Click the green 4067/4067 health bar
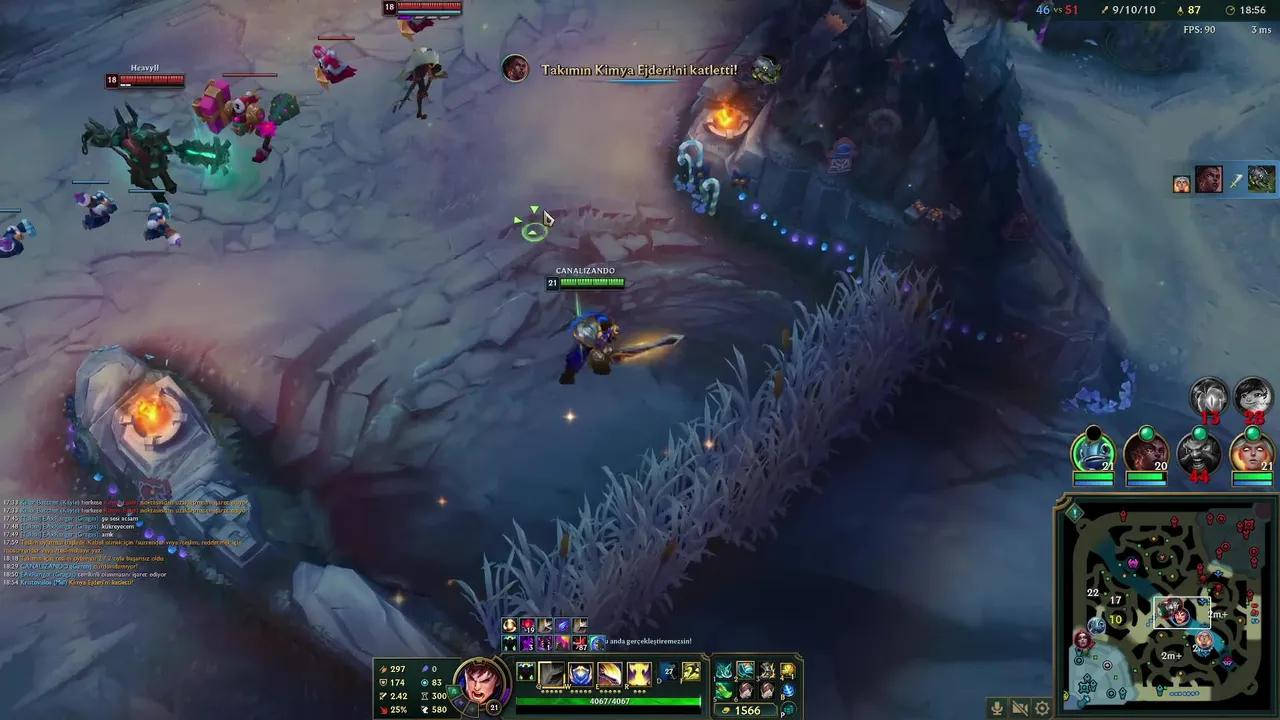Viewport: 1280px width, 720px height. click(x=610, y=701)
